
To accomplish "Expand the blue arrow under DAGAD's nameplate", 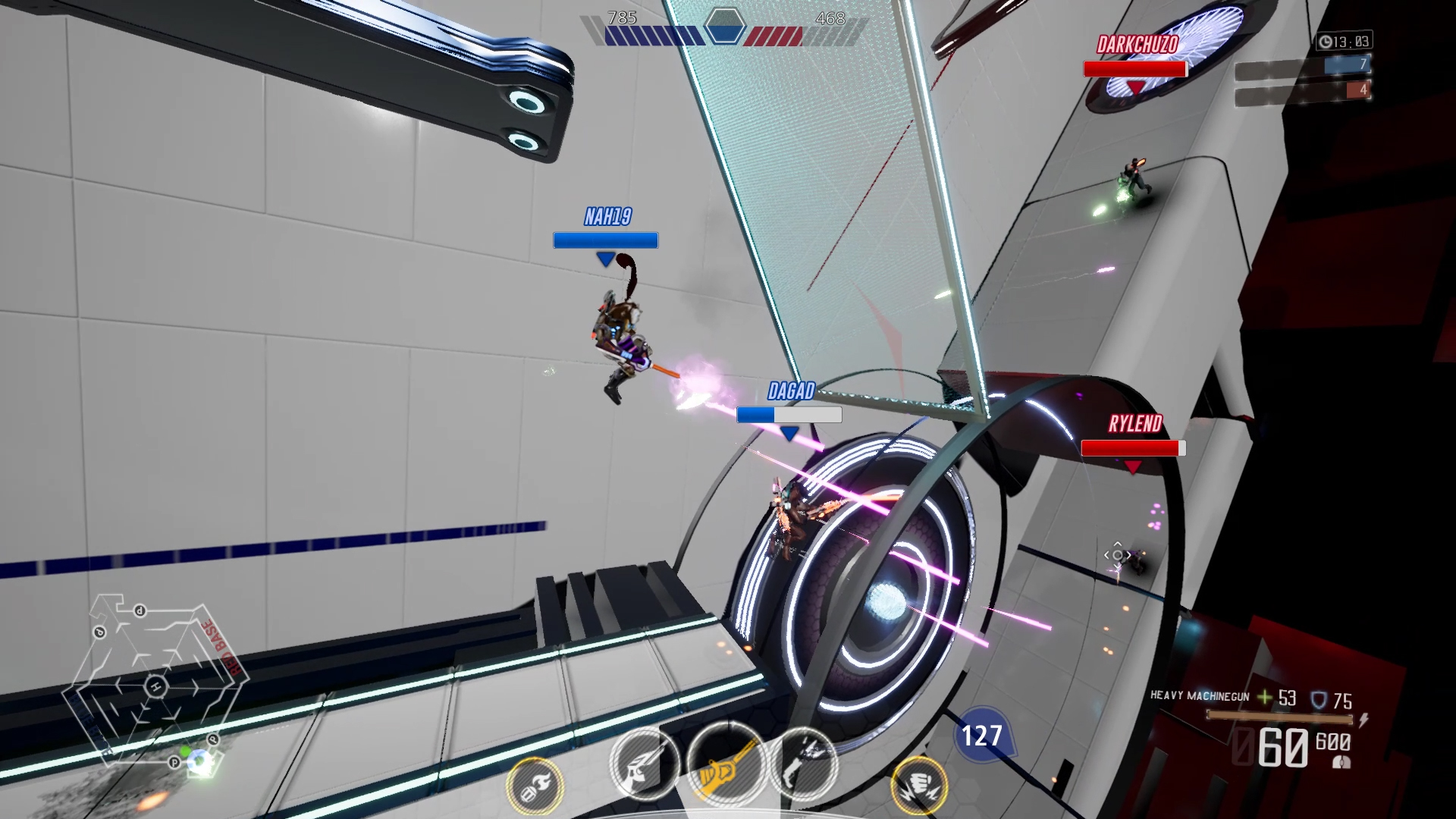I will point(790,431).
